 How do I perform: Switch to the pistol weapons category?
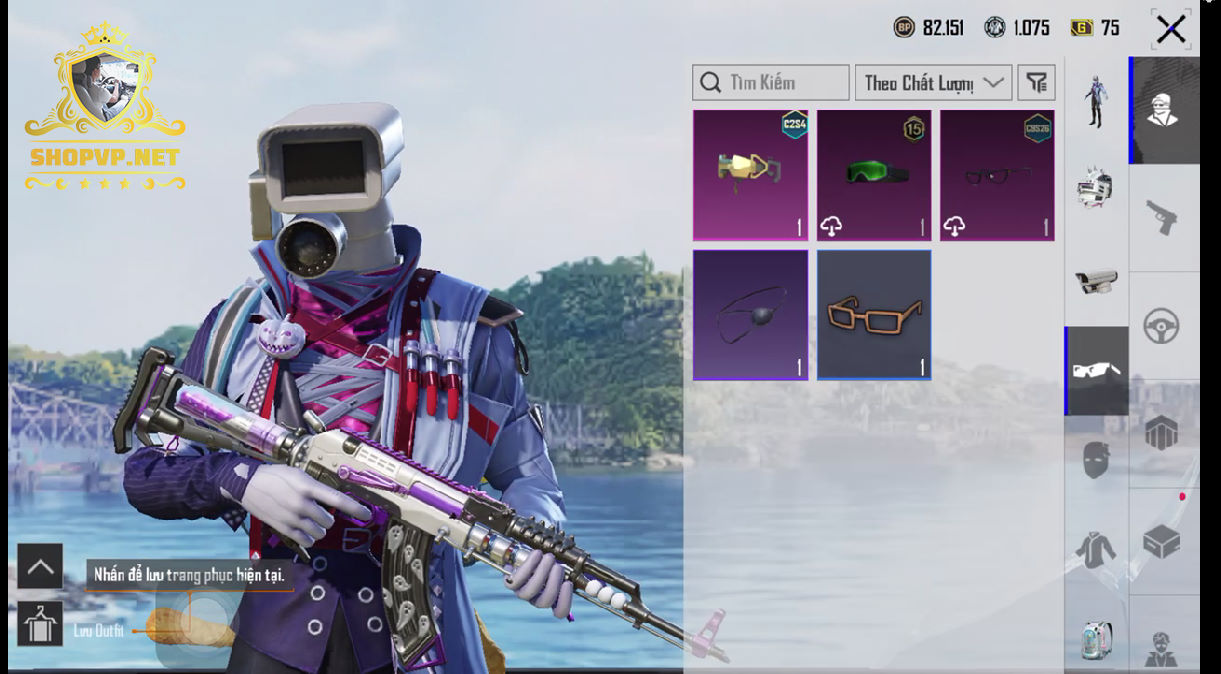(1162, 217)
